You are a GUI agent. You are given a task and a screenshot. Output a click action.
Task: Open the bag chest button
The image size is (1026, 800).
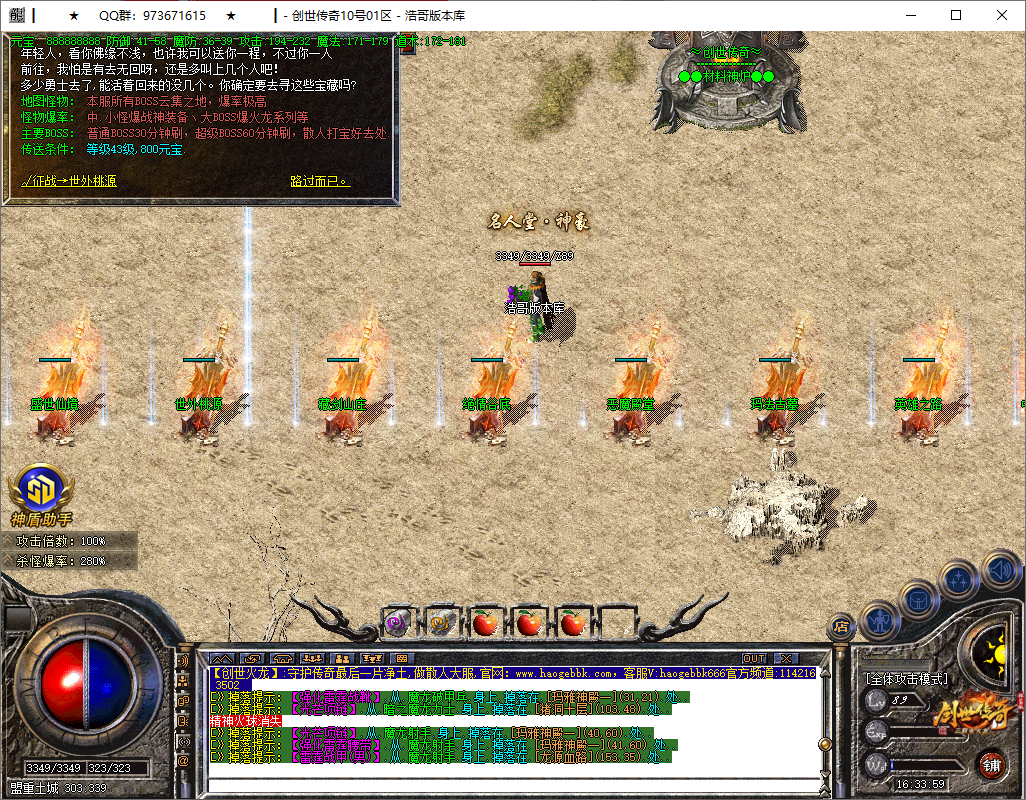[x=918, y=600]
